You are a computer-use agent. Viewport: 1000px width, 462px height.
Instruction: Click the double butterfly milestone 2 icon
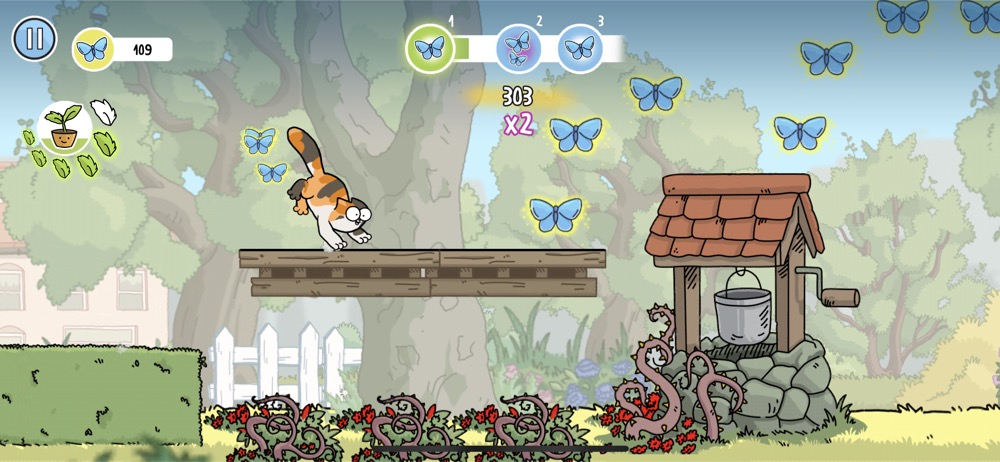coord(519,48)
